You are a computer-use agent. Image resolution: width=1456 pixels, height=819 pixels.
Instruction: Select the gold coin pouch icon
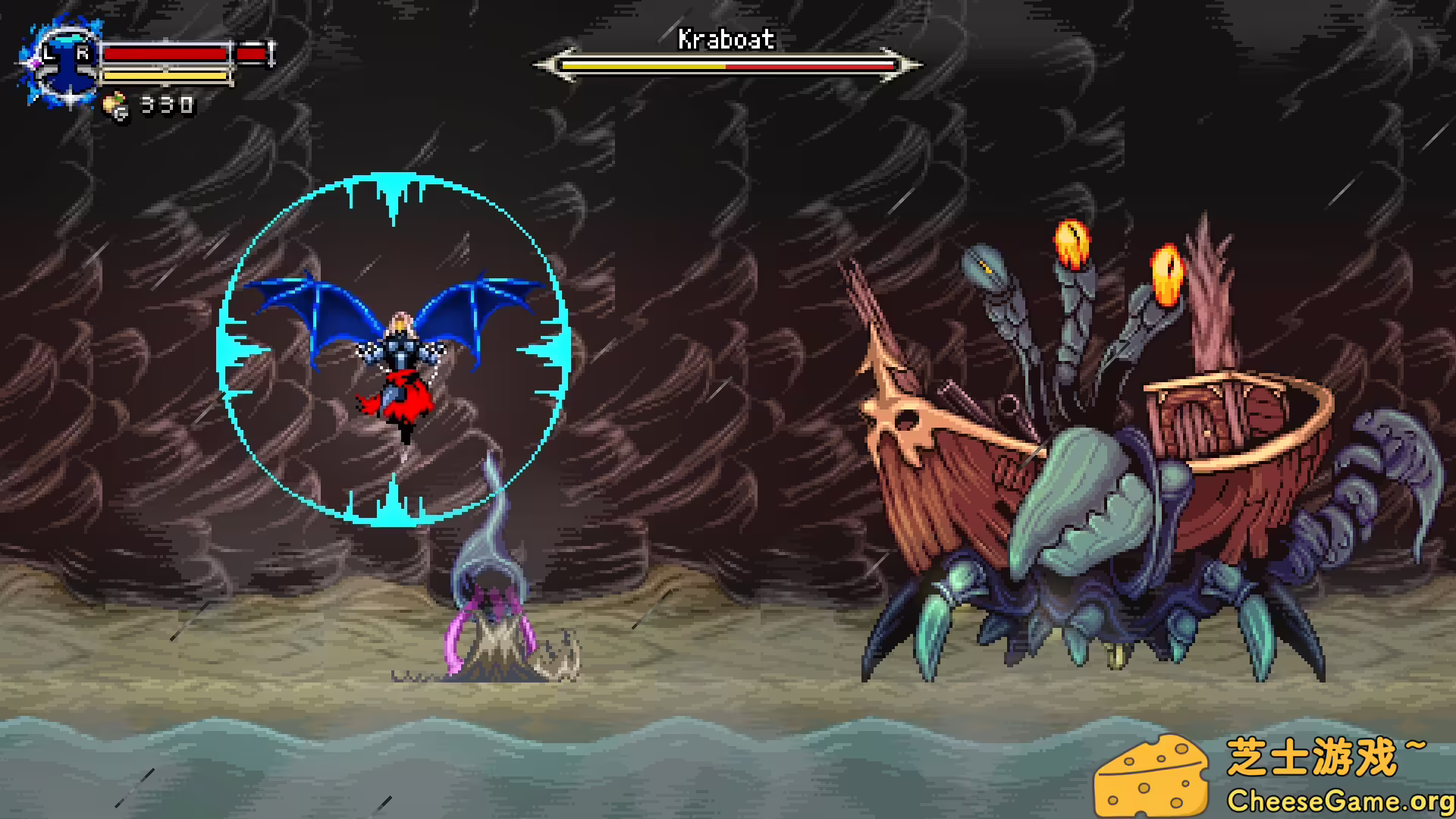pos(116,106)
